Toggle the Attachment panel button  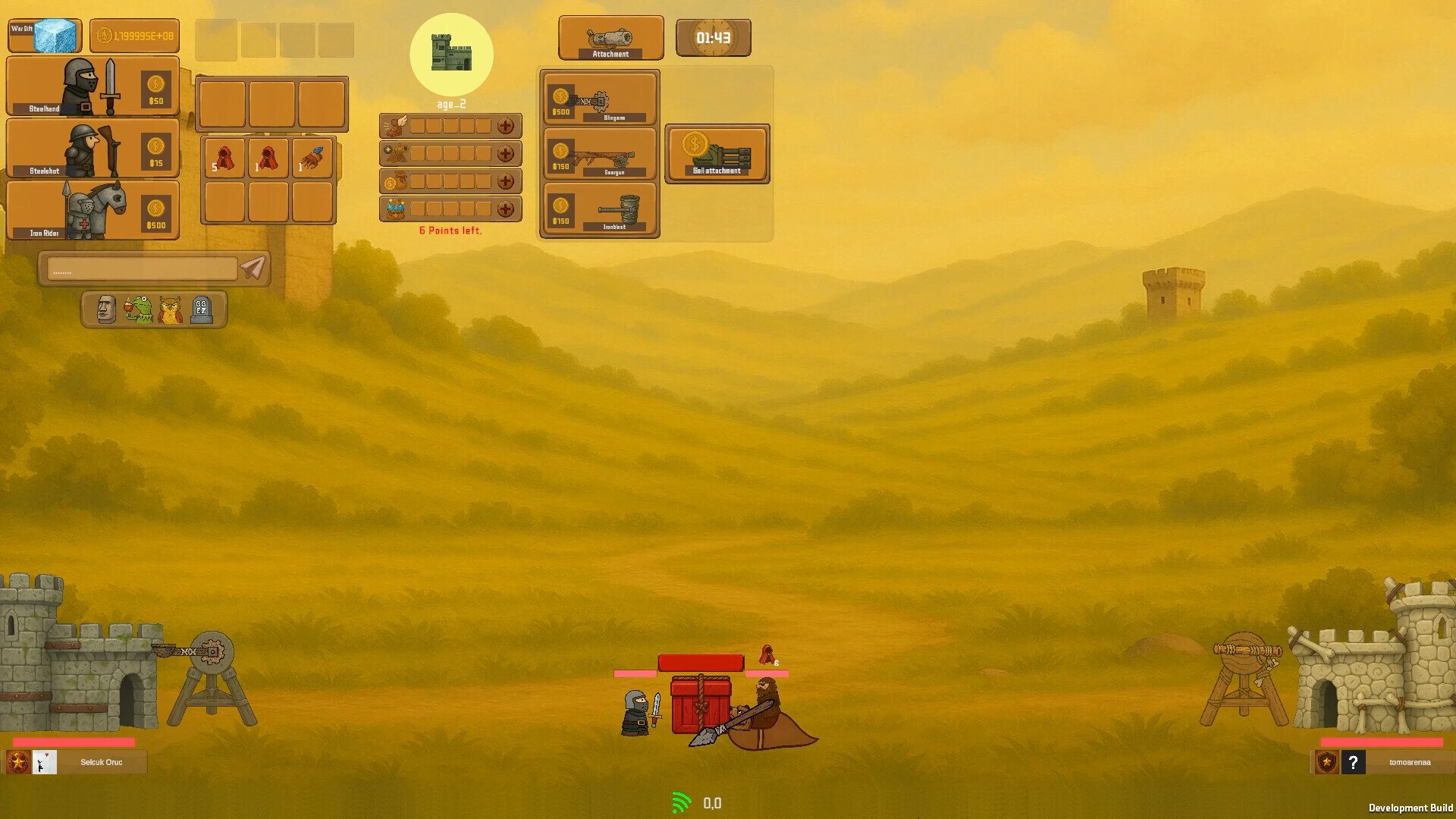(x=610, y=38)
